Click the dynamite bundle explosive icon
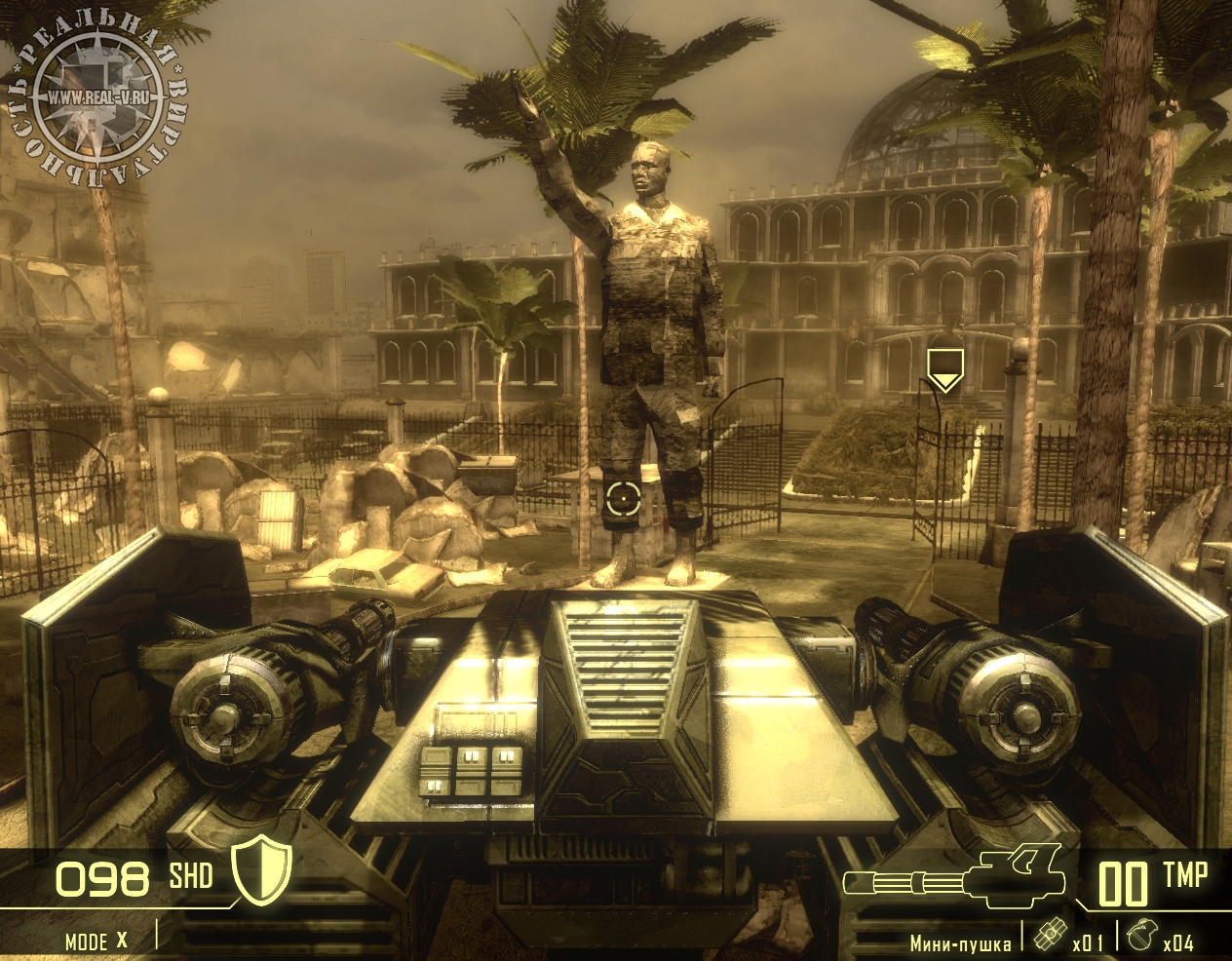 click(x=1049, y=933)
